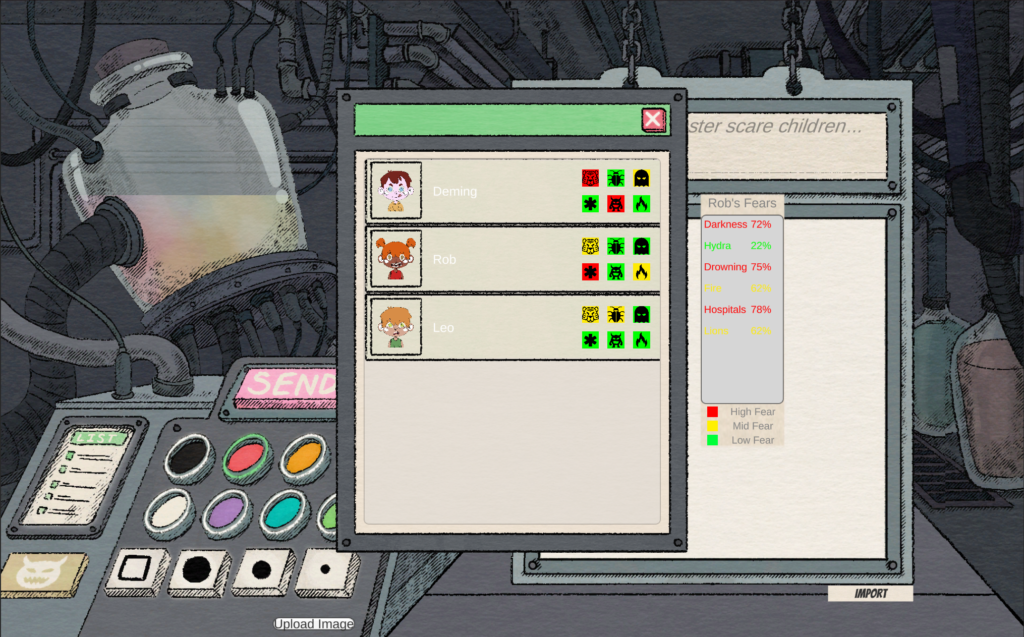
Task: Choose the red color button
Action: tap(247, 458)
